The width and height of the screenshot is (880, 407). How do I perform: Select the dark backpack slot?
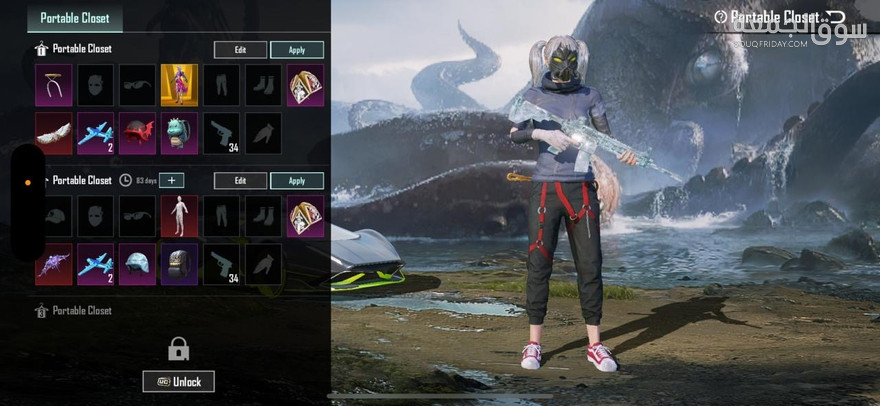pyautogui.click(x=179, y=264)
